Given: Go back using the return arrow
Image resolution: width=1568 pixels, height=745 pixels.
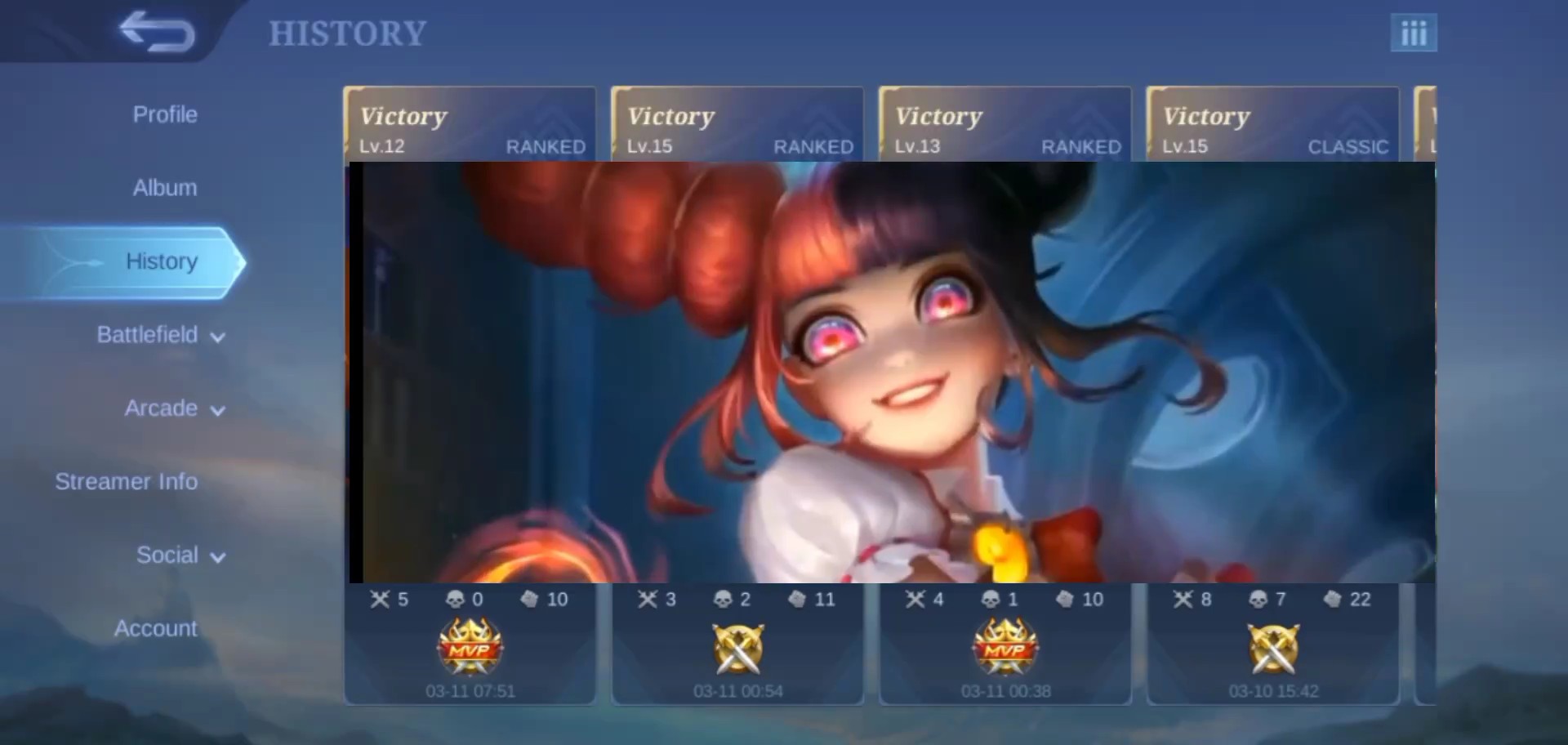Looking at the screenshot, I should (157, 33).
